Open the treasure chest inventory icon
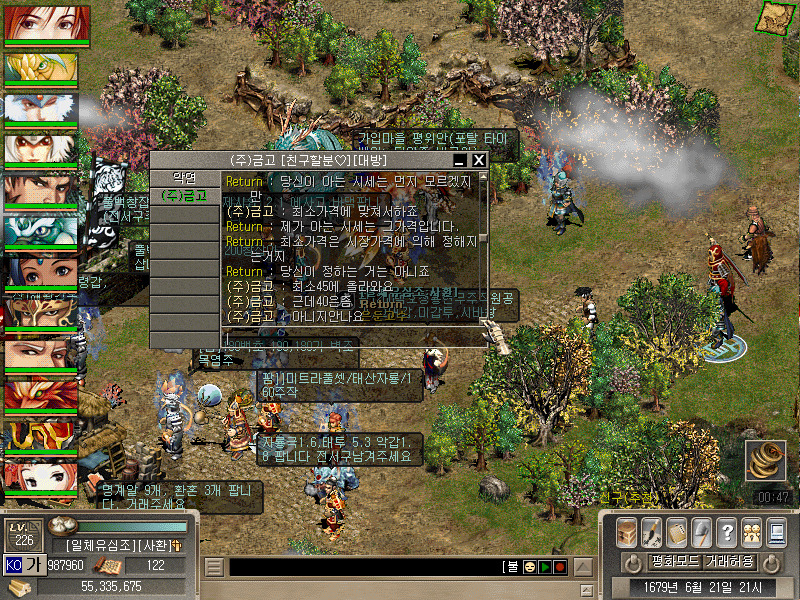The width and height of the screenshot is (800, 600). (627, 532)
